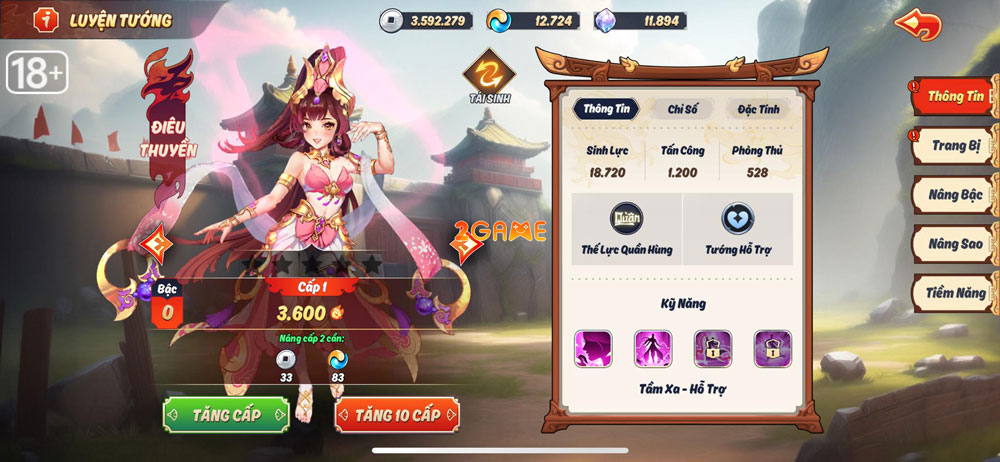Switch to previous hero with left arrow

[155, 244]
